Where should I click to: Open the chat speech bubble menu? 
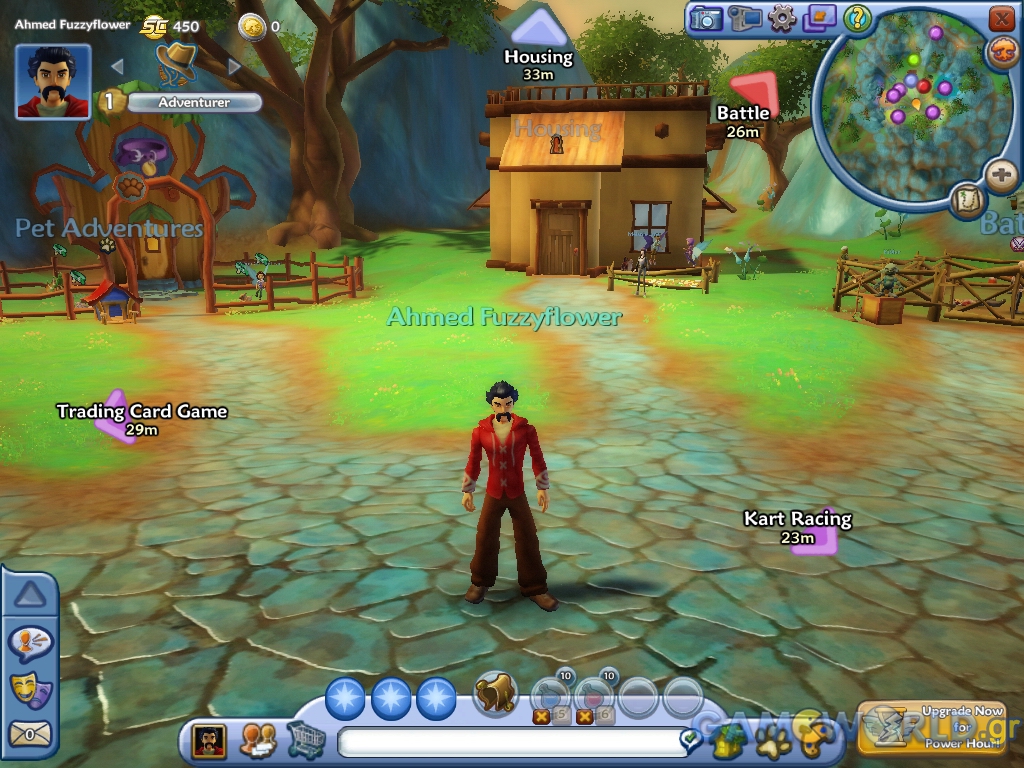(x=29, y=643)
